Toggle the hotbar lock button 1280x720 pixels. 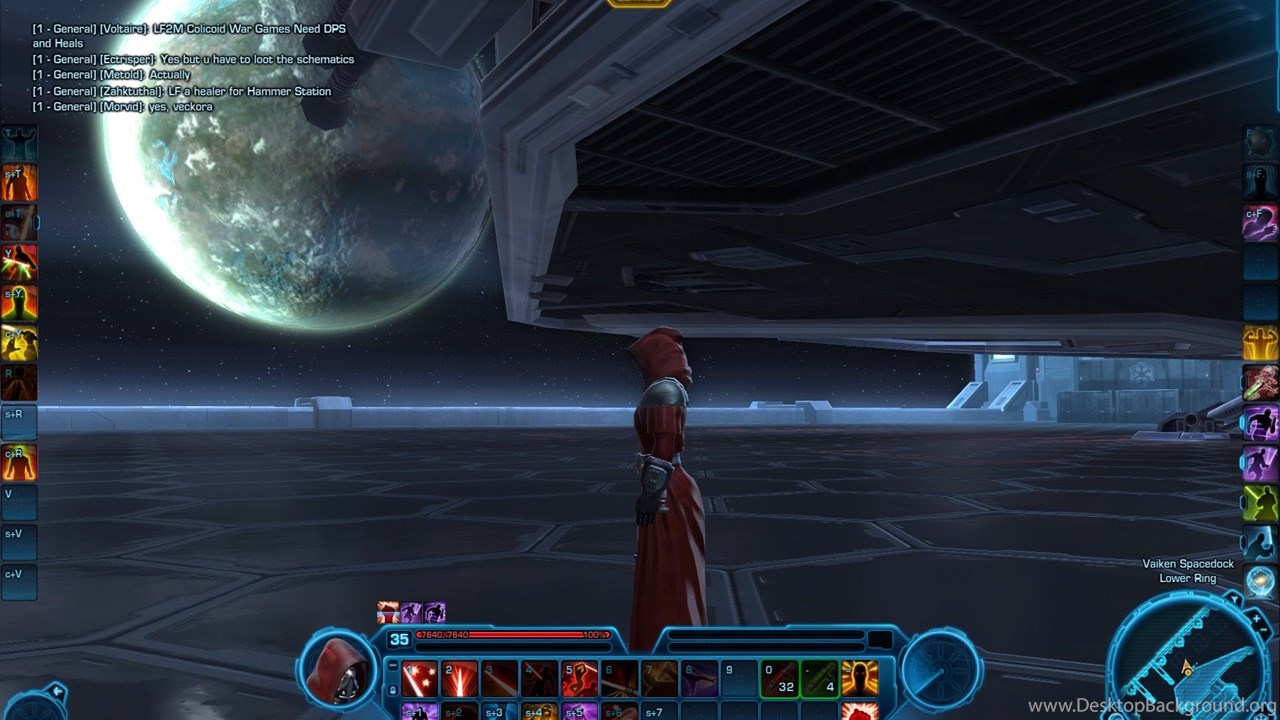coord(392,689)
